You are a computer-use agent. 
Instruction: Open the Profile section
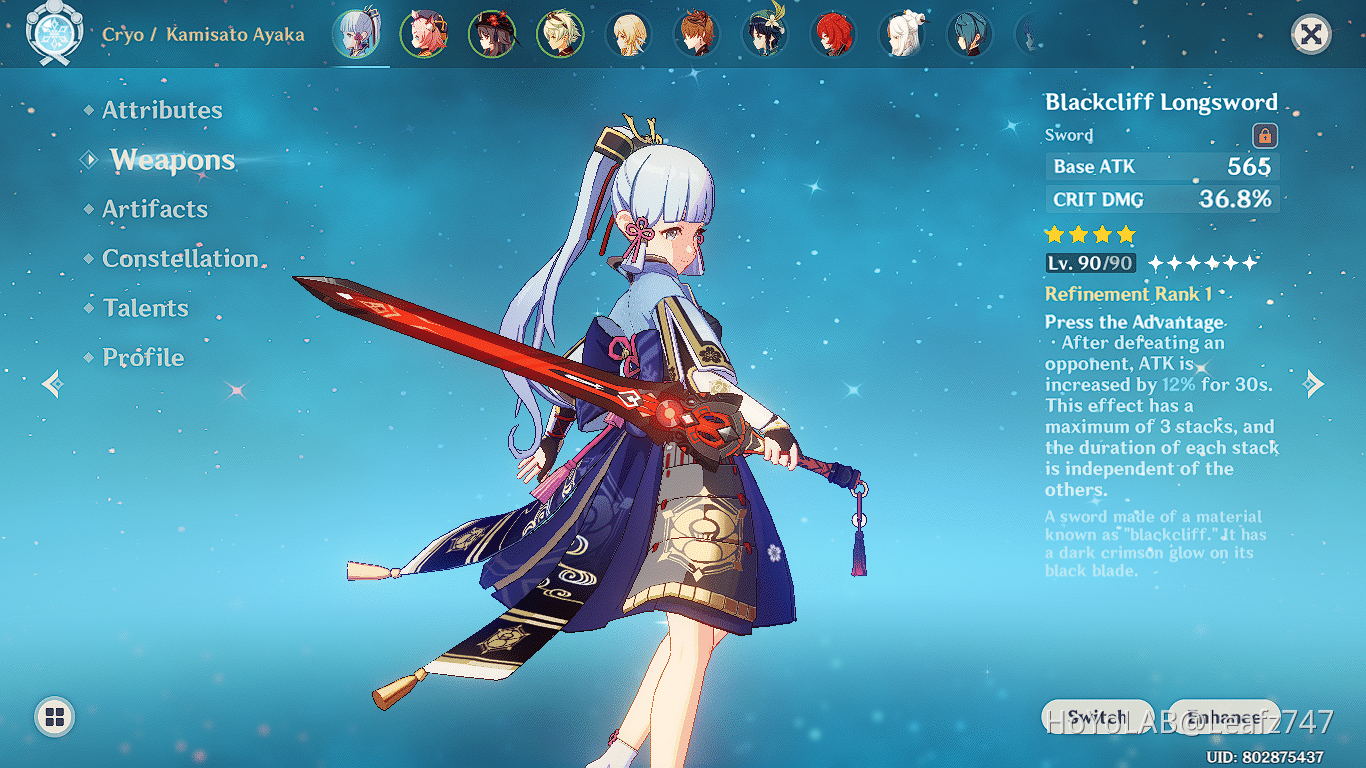142,357
